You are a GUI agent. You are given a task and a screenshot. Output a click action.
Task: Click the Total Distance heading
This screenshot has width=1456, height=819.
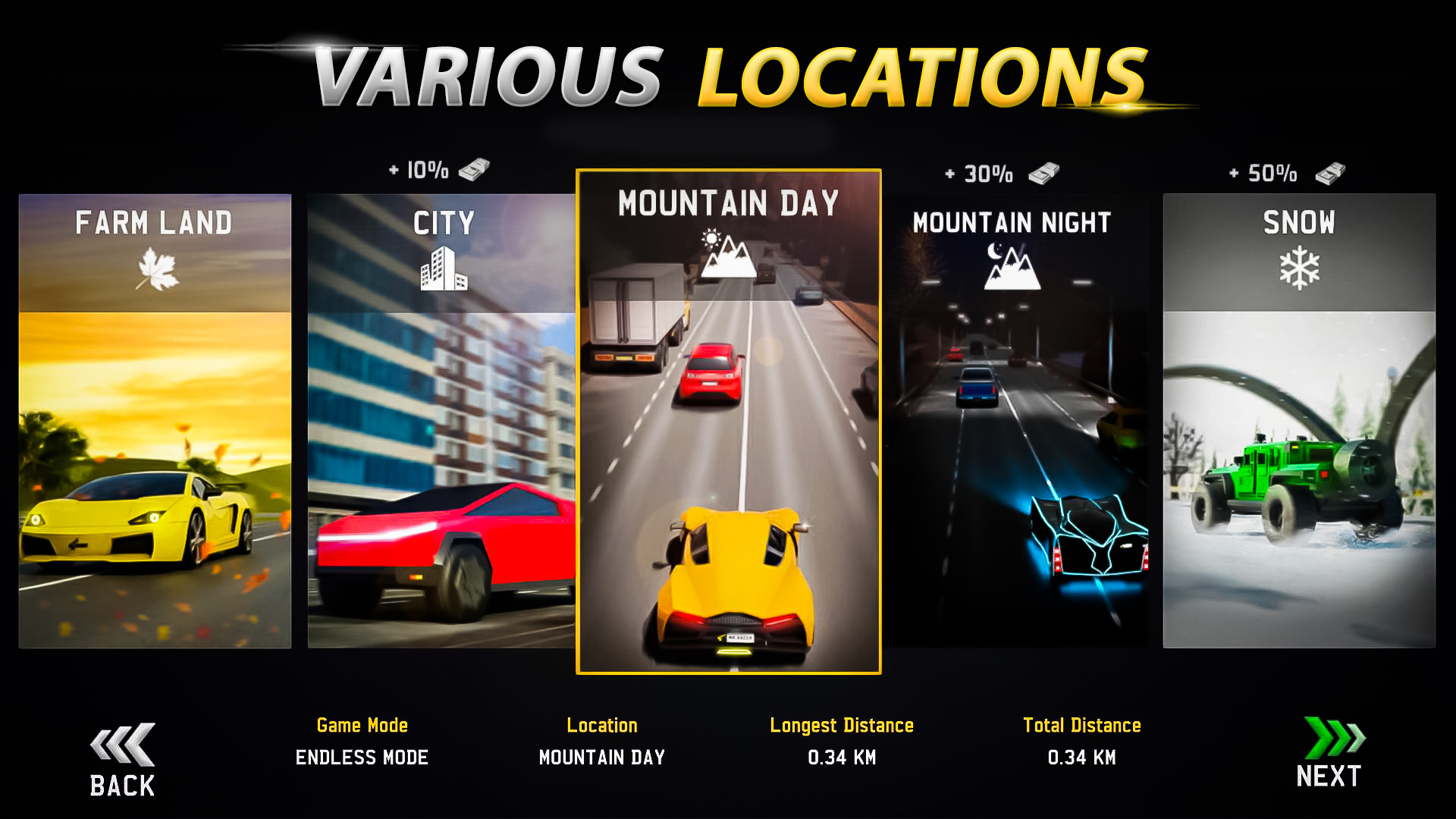tap(1083, 725)
